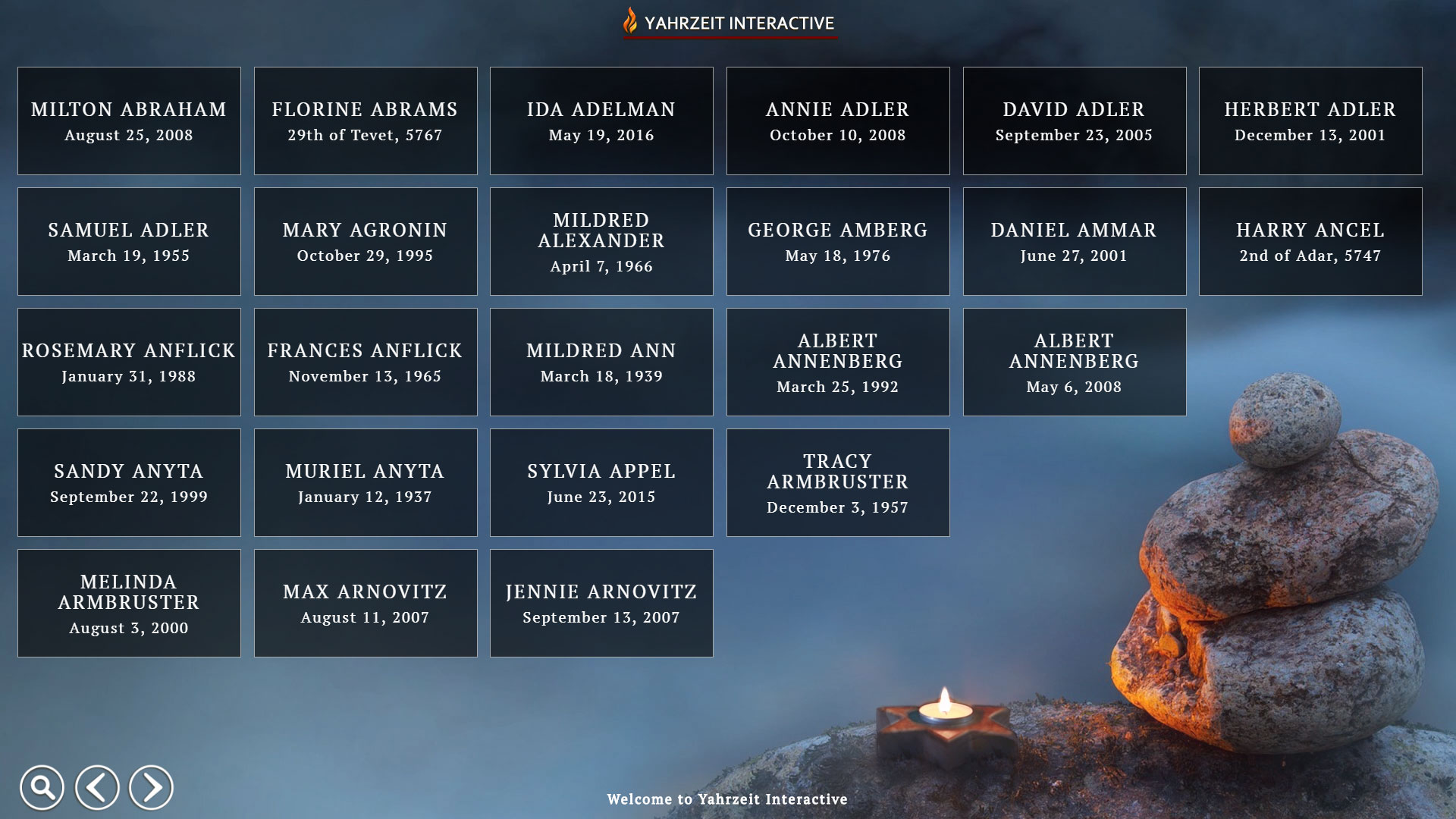
Task: Select the Harry Ancel tile
Action: pos(1310,242)
